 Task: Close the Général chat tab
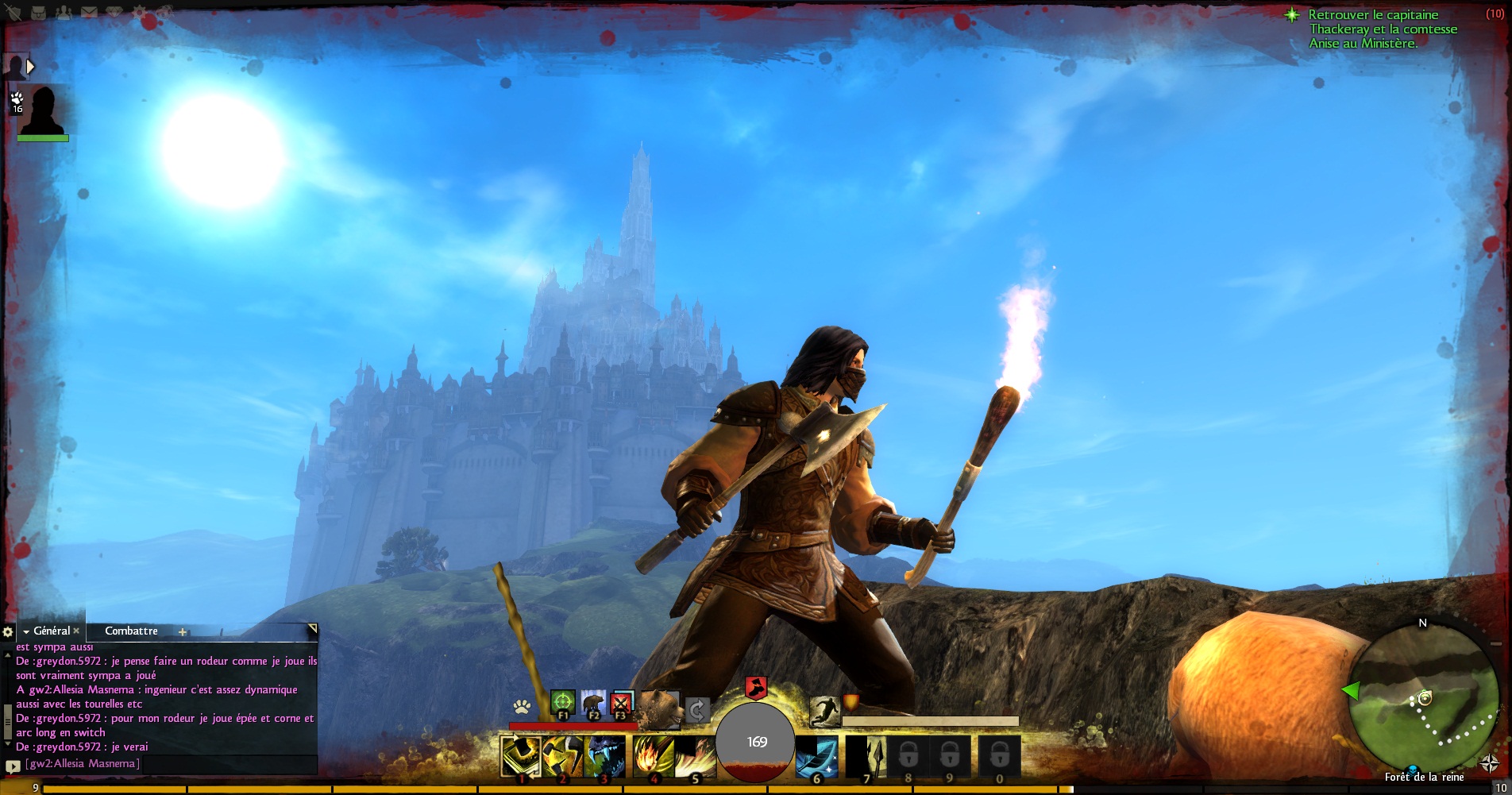[x=76, y=631]
